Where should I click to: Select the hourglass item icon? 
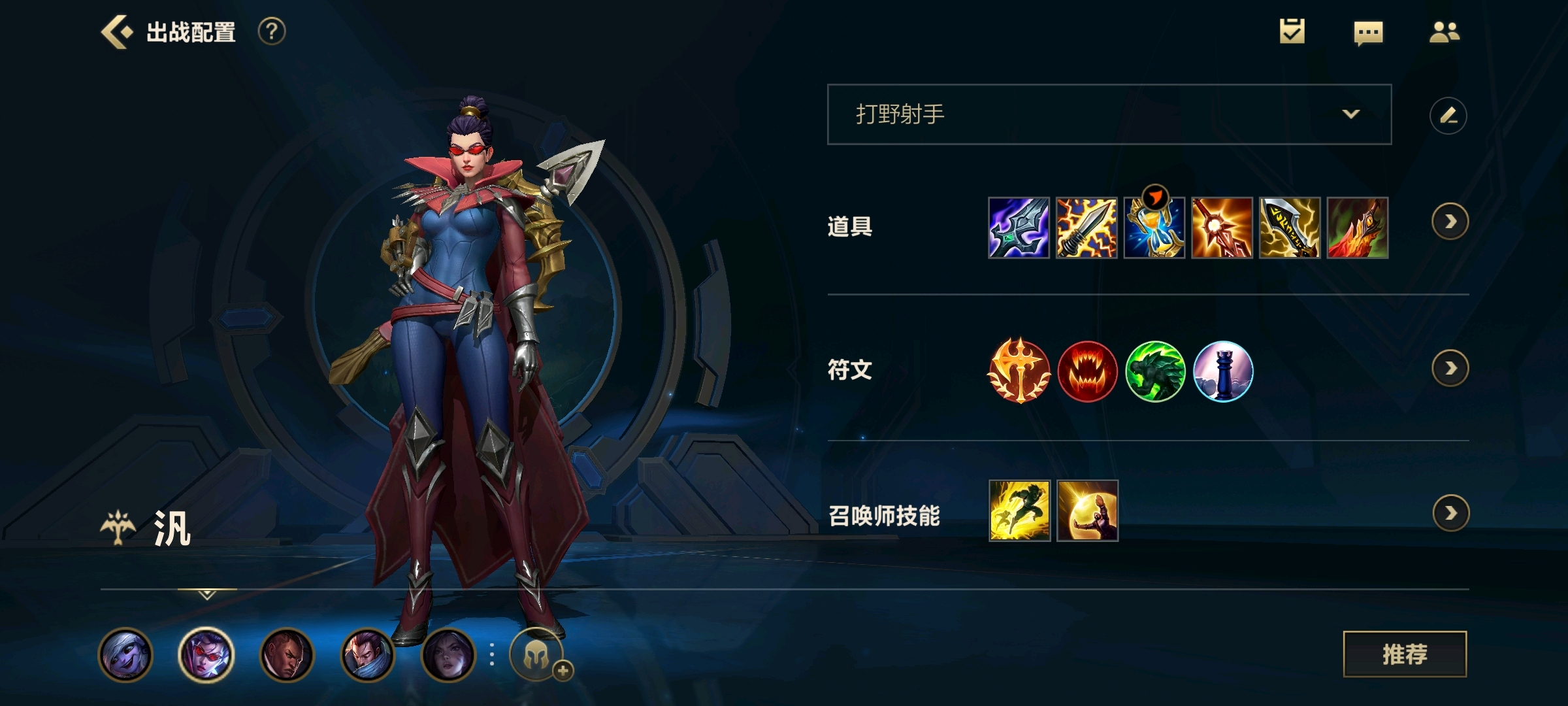point(1154,227)
